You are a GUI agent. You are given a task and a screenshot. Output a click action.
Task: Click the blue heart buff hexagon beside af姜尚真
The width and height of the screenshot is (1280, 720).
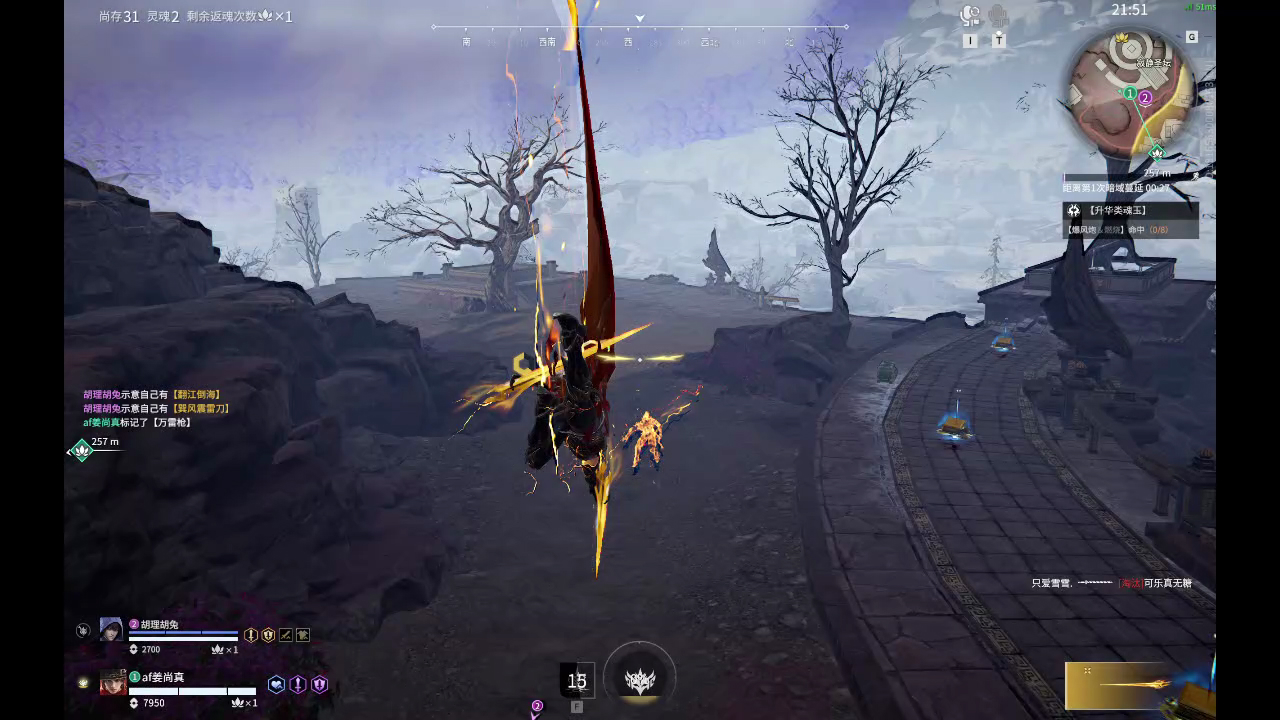point(277,683)
